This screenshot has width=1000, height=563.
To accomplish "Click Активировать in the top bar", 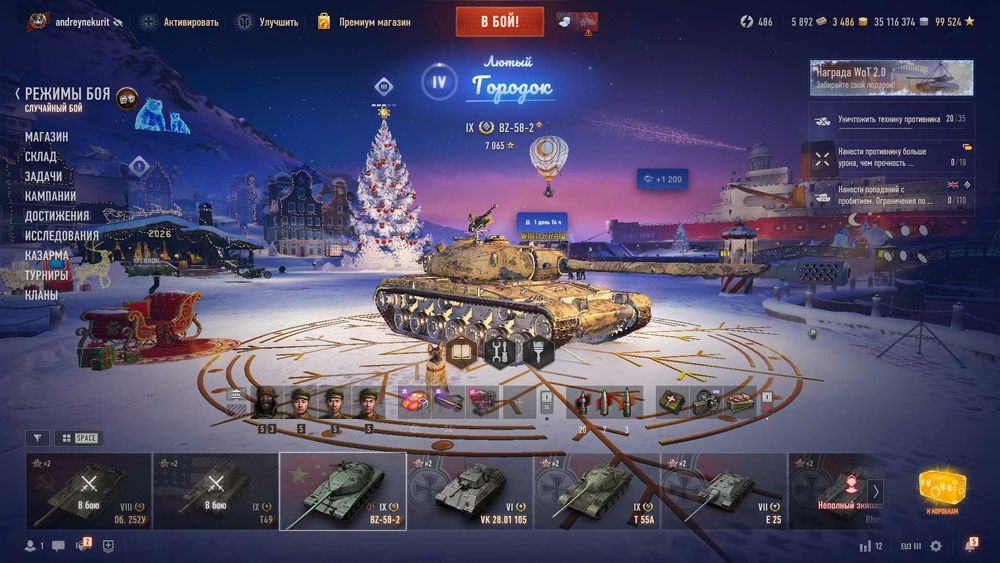I will tap(180, 21).
